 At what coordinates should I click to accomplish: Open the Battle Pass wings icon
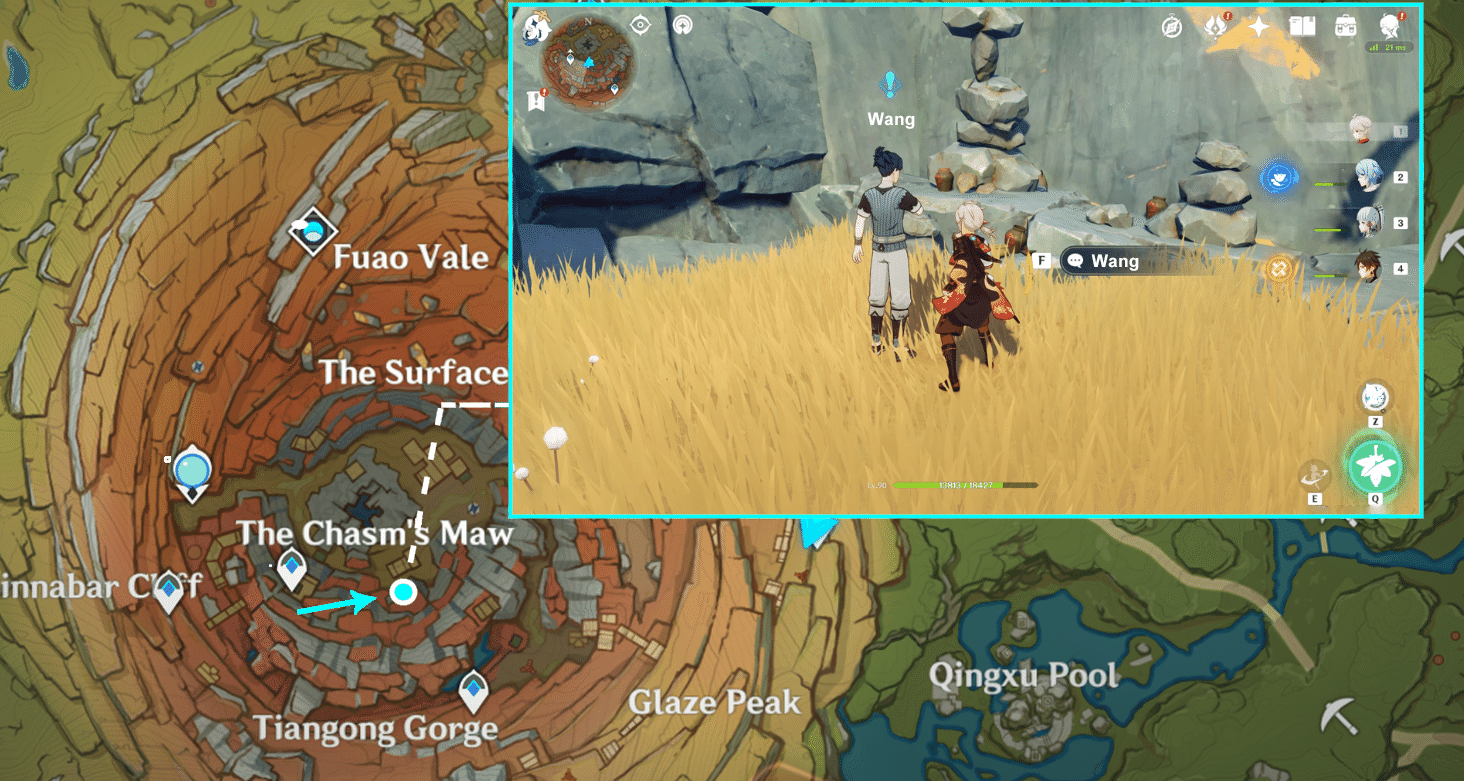(1216, 26)
